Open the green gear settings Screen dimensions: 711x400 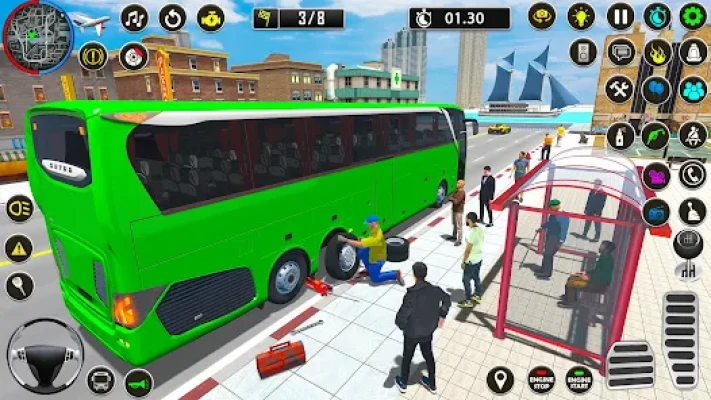pyautogui.click(x=692, y=16)
